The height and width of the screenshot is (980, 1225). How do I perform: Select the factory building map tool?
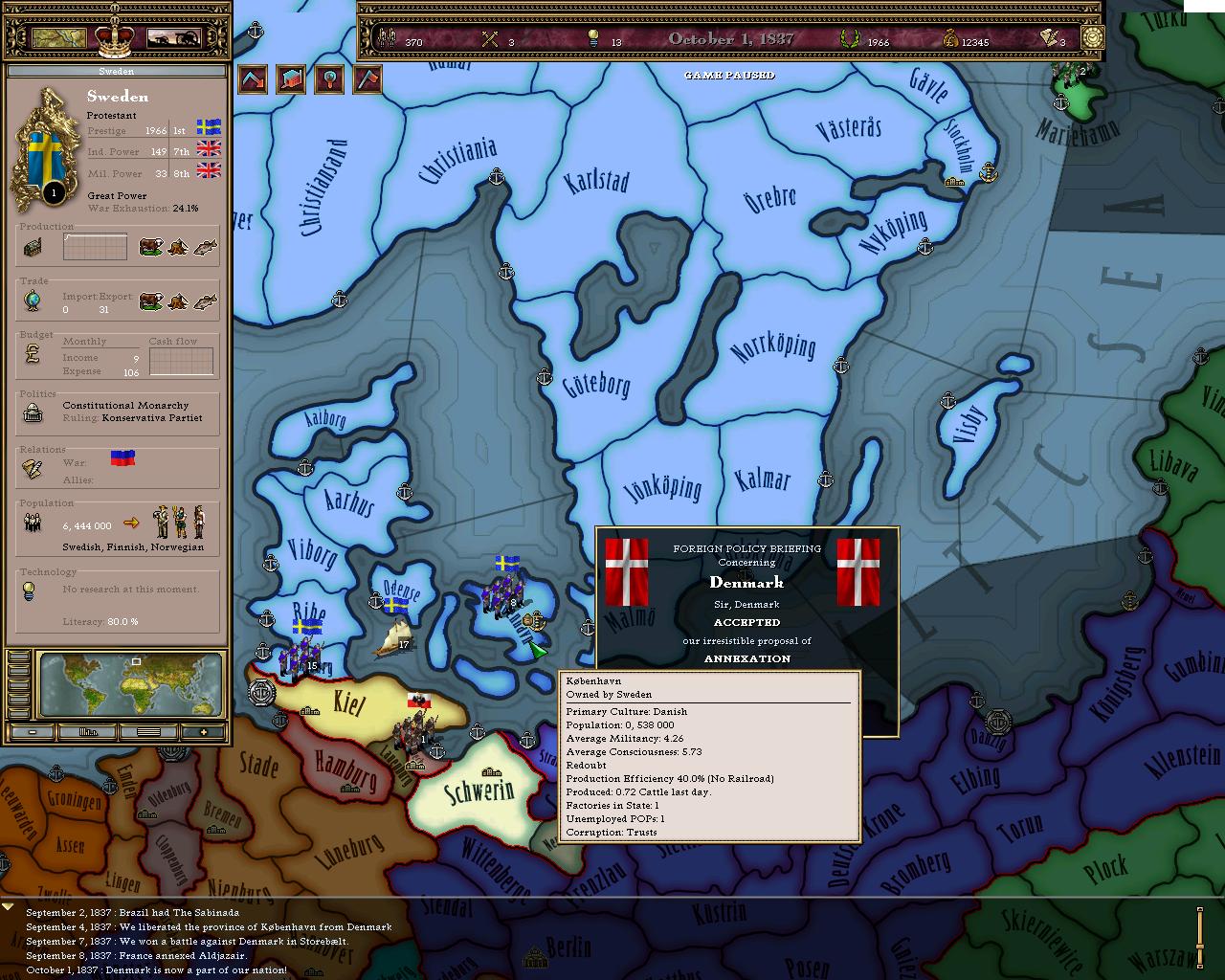[291, 78]
